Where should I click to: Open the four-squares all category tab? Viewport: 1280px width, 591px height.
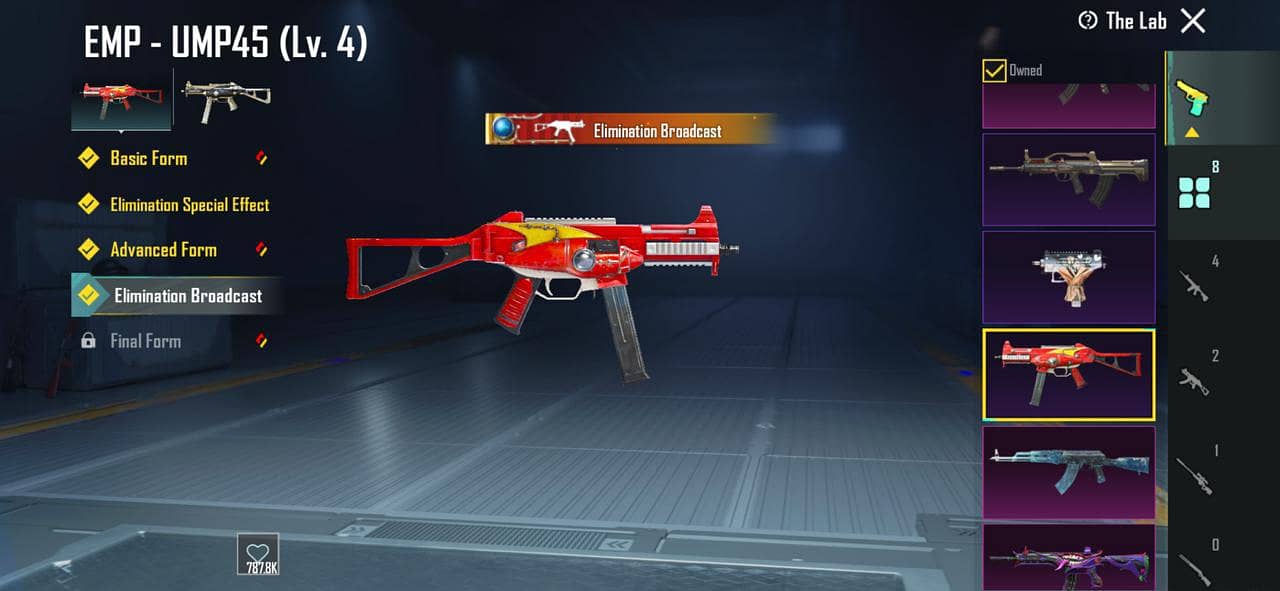click(x=1195, y=191)
